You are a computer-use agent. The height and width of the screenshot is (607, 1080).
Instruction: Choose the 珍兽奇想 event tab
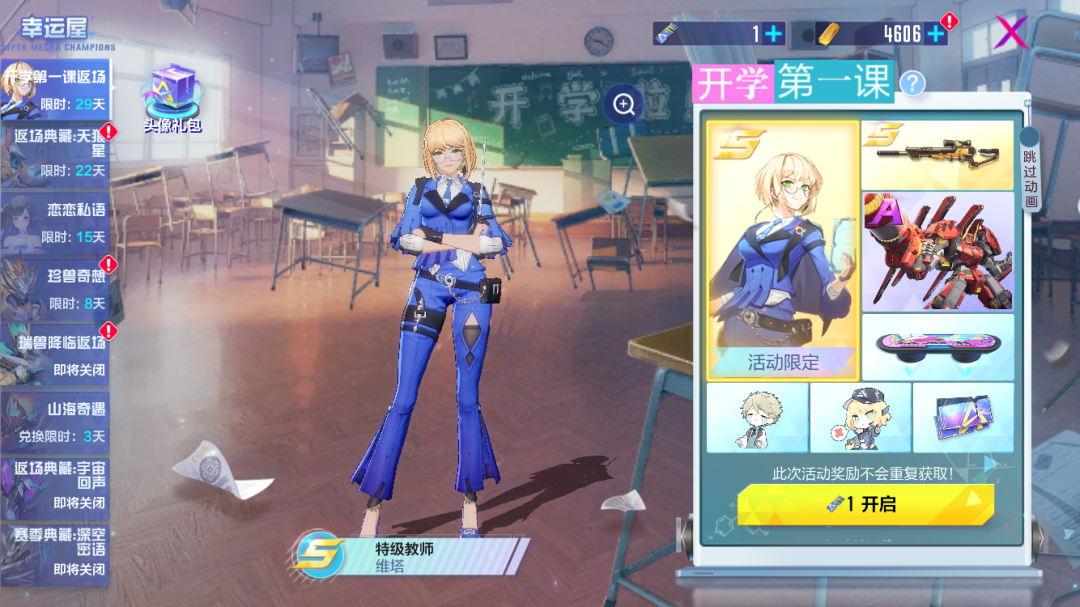tap(55, 288)
